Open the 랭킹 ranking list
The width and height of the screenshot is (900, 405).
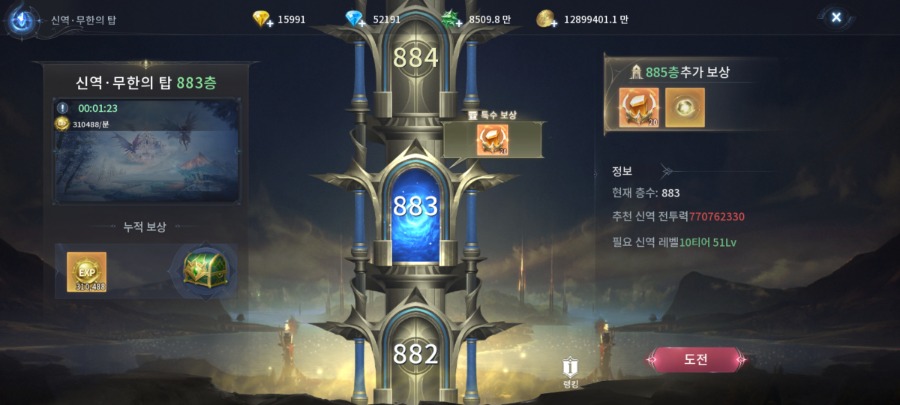click(x=570, y=371)
